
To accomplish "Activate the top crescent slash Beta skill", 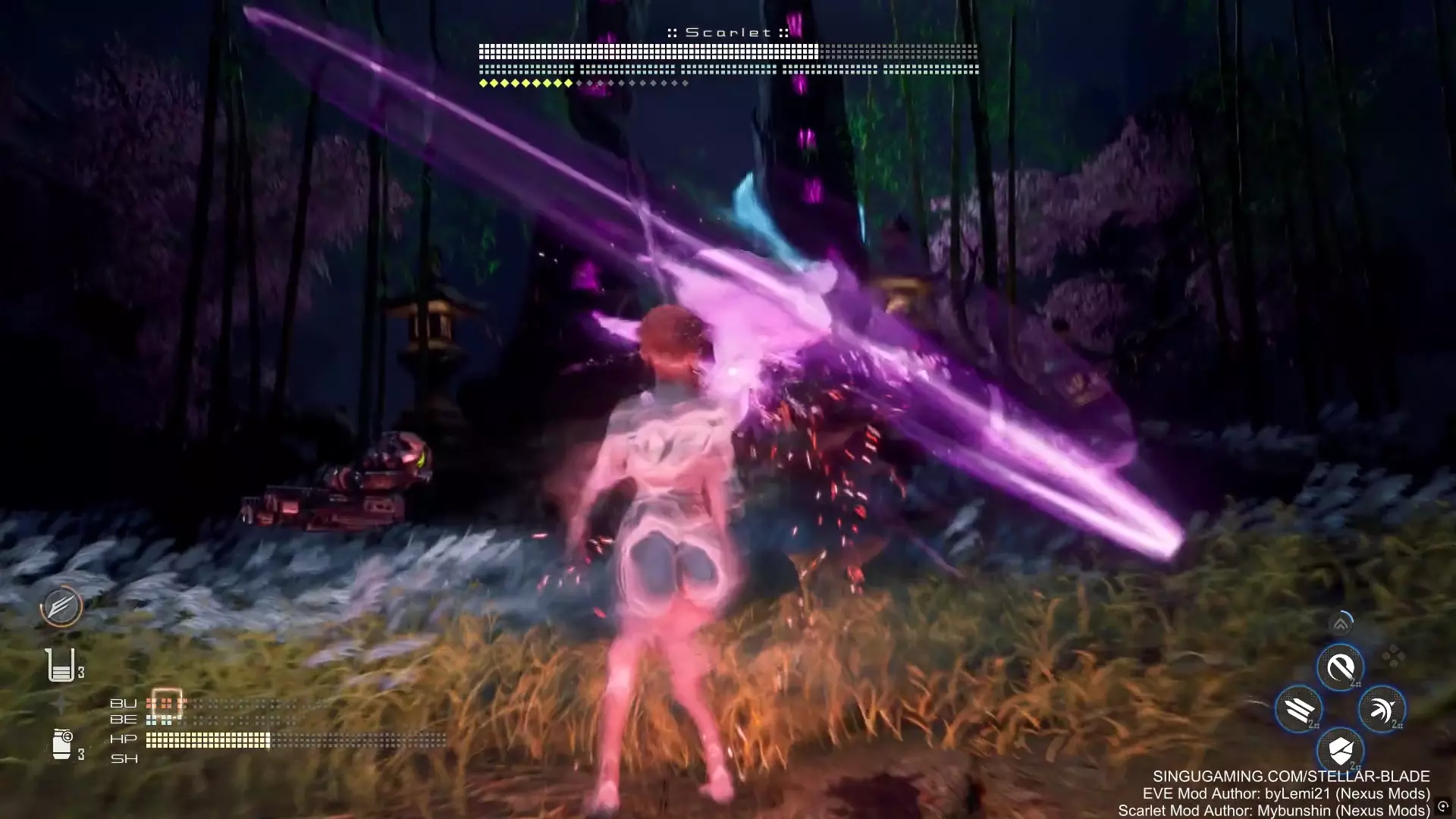I will [x=1340, y=668].
